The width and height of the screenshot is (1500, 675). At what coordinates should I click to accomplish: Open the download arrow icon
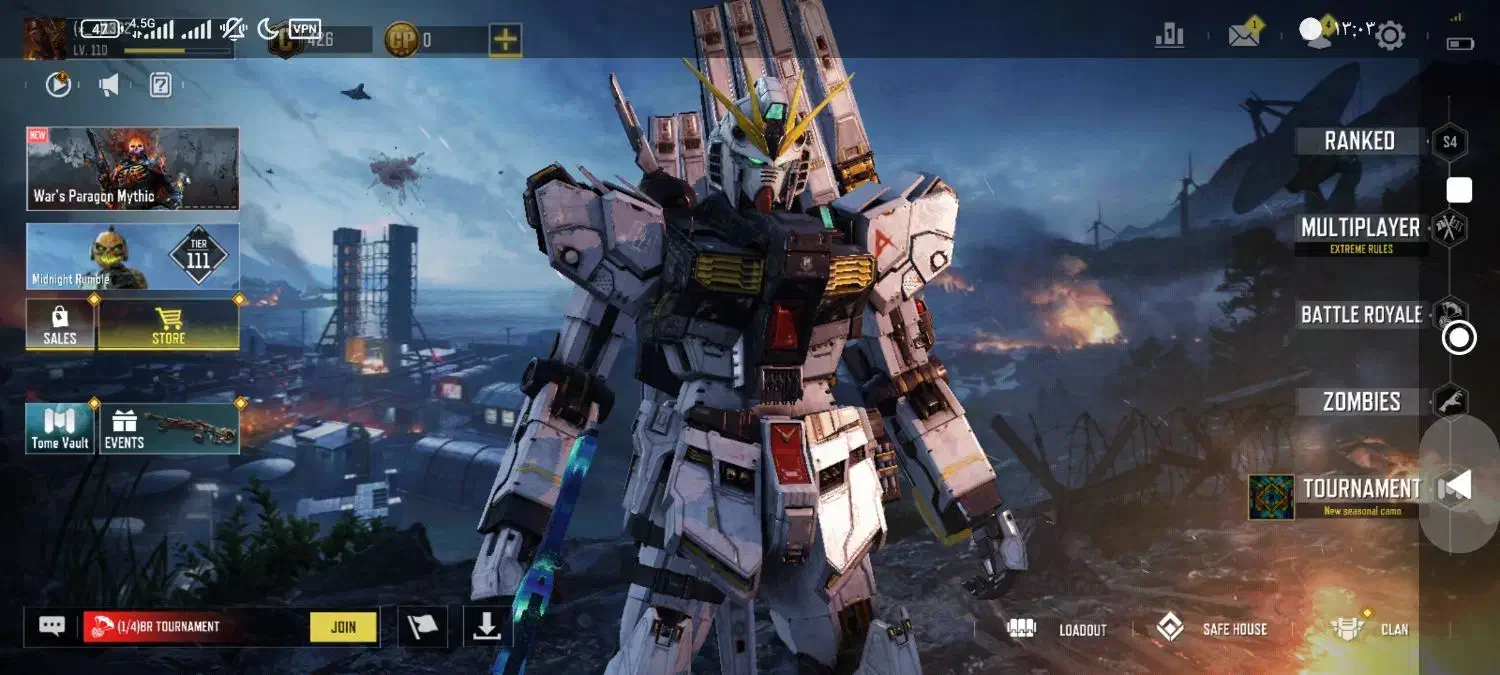click(487, 627)
